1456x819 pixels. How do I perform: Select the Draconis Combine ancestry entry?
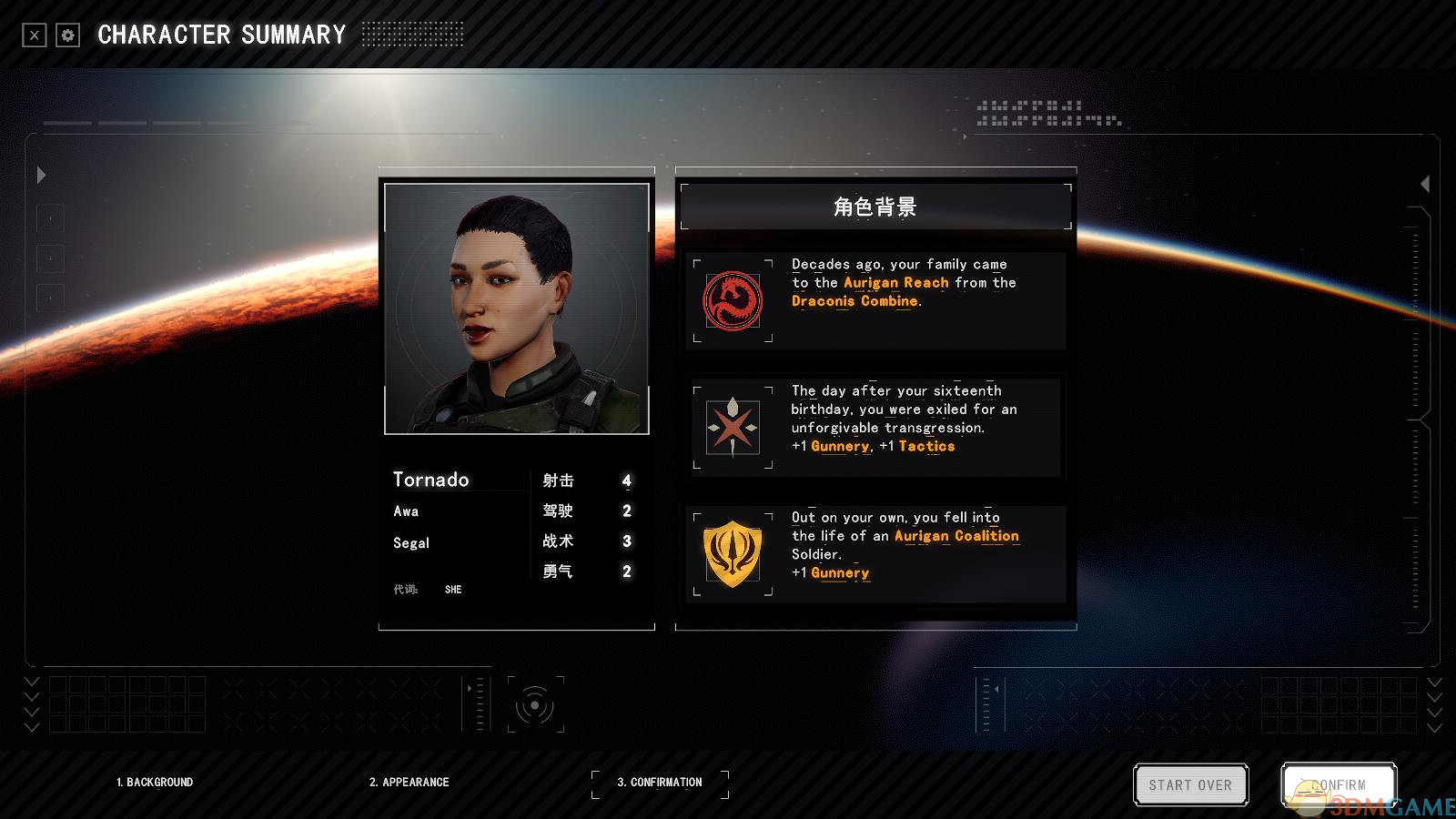(x=875, y=300)
